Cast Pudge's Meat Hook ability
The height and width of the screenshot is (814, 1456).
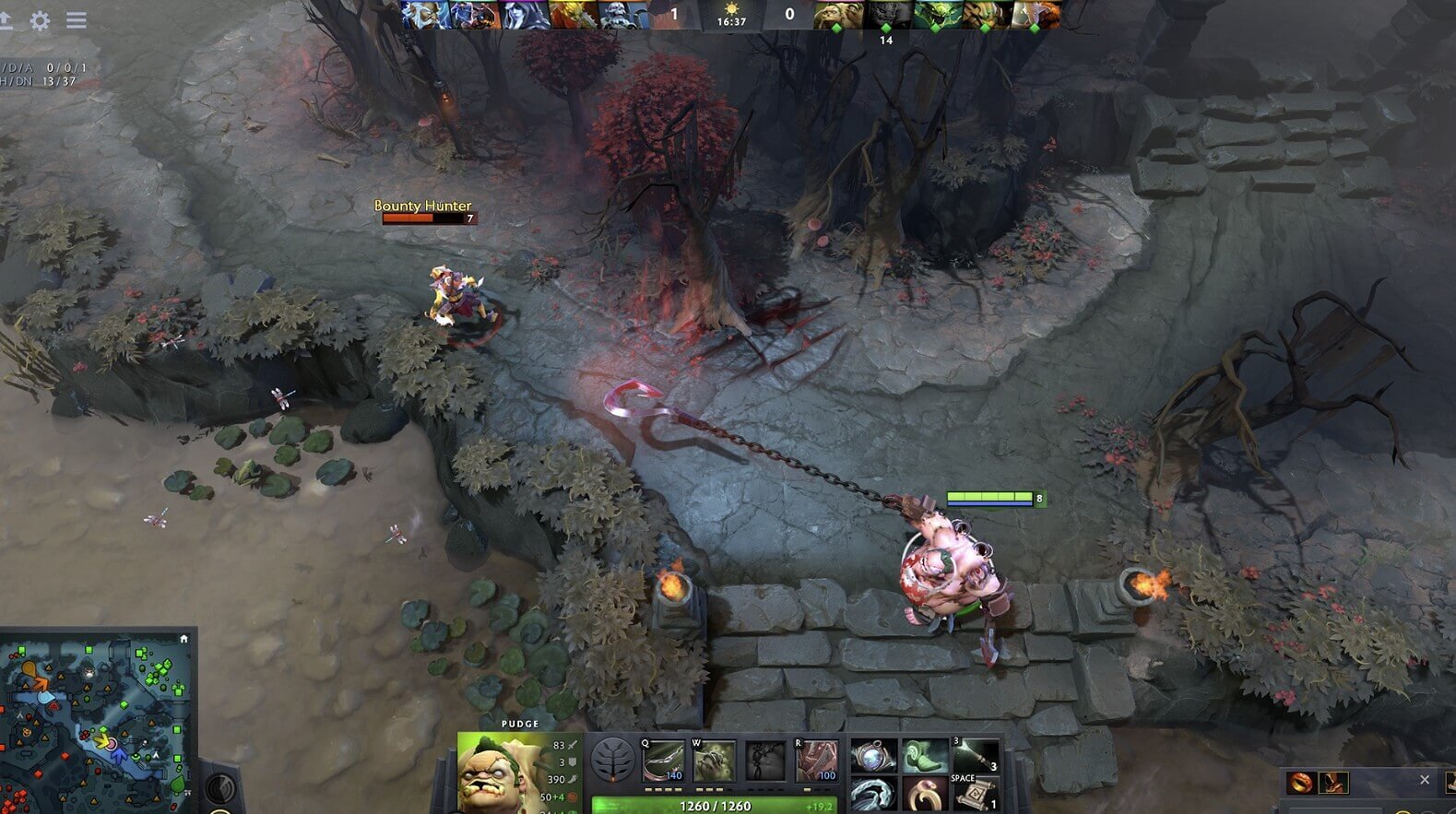[x=662, y=761]
